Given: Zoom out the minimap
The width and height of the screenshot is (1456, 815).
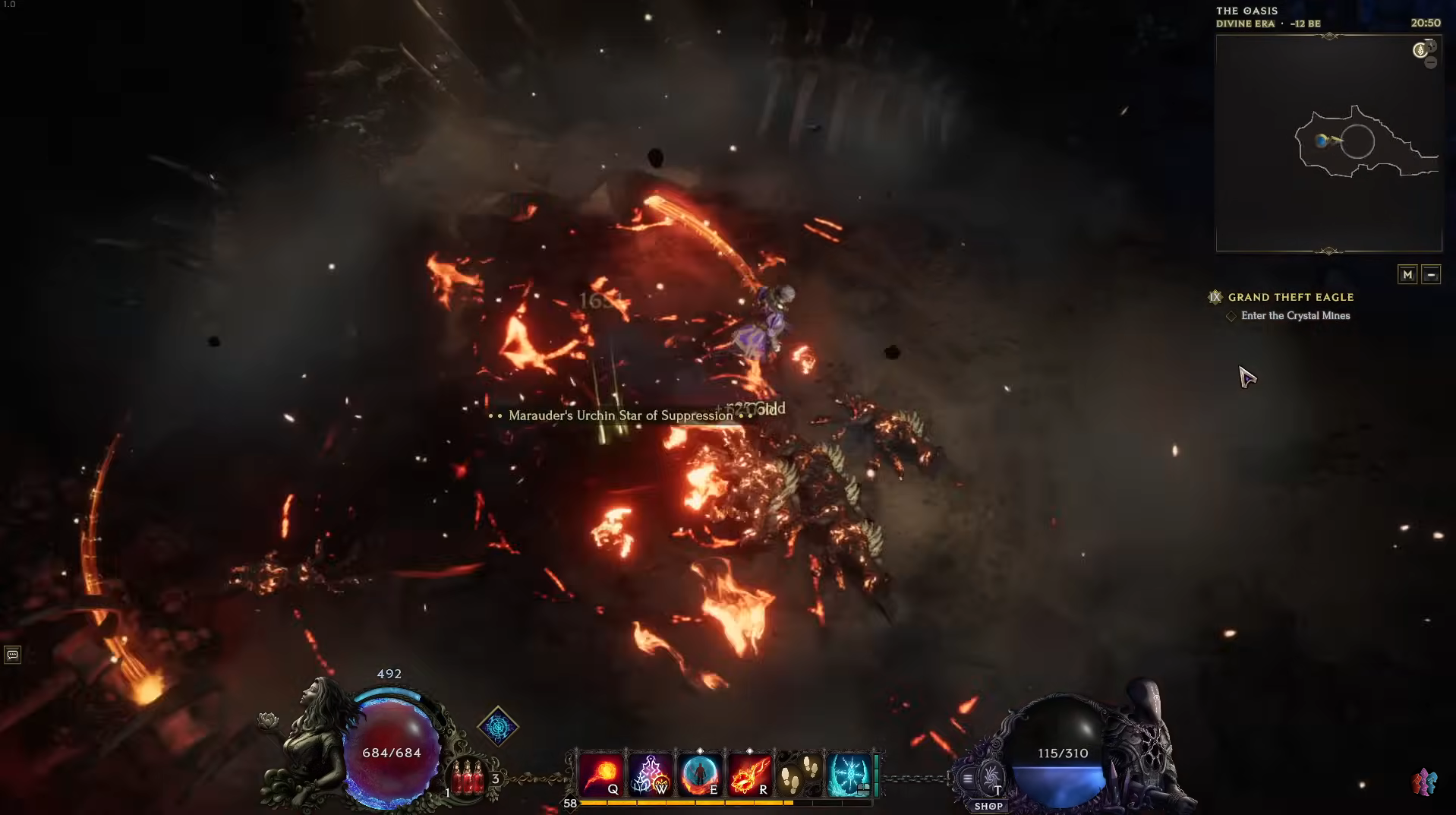Looking at the screenshot, I should pyautogui.click(x=1431, y=63).
